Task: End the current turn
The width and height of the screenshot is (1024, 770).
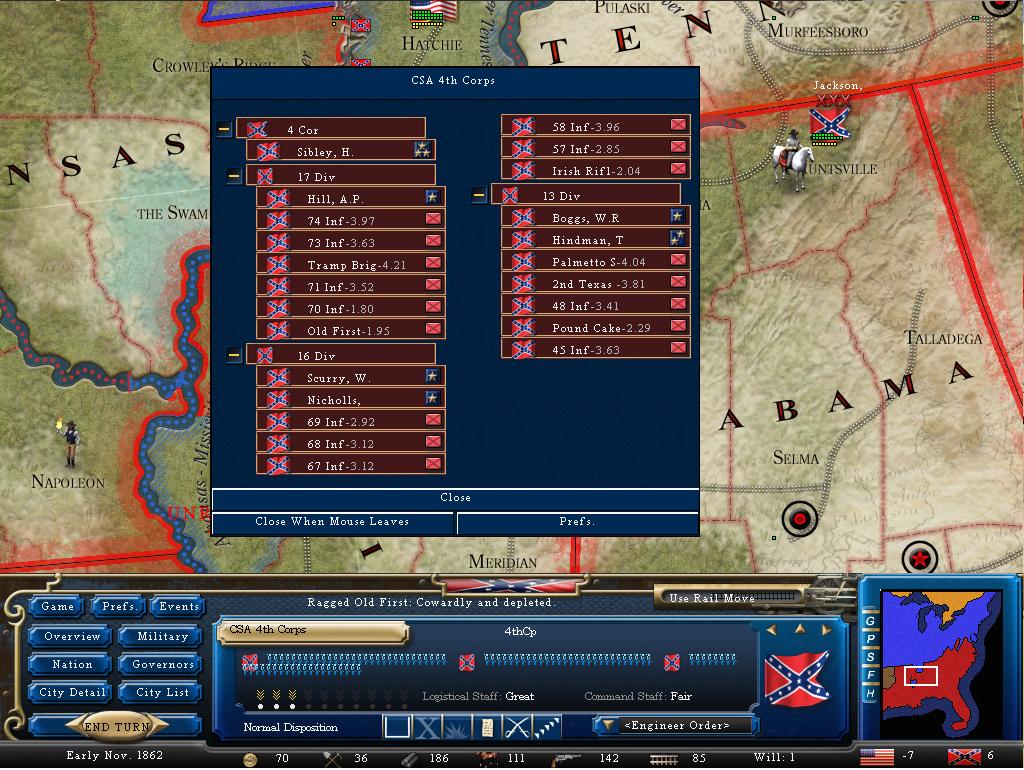Action: click(x=117, y=727)
